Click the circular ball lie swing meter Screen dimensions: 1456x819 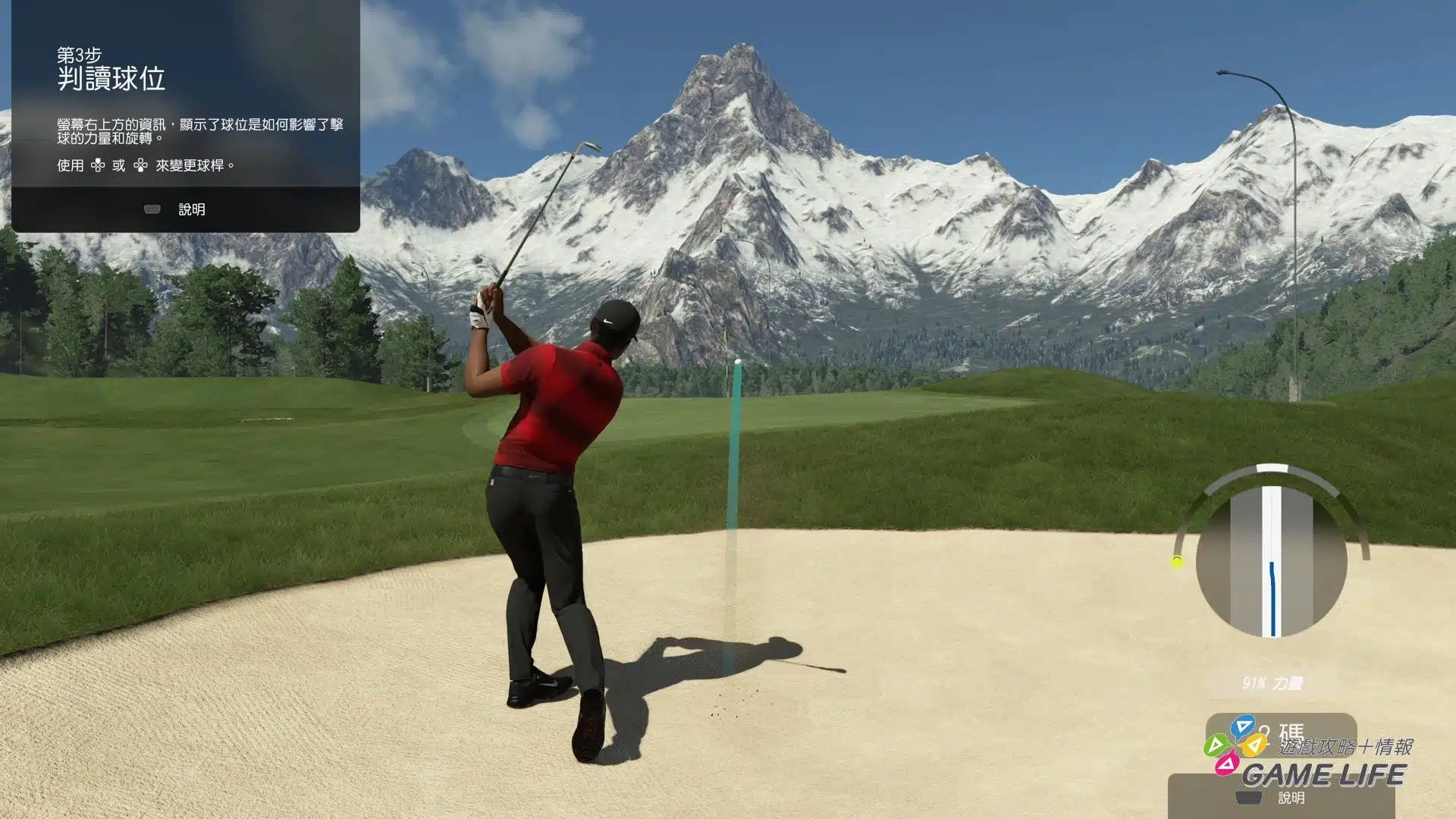(x=1272, y=562)
